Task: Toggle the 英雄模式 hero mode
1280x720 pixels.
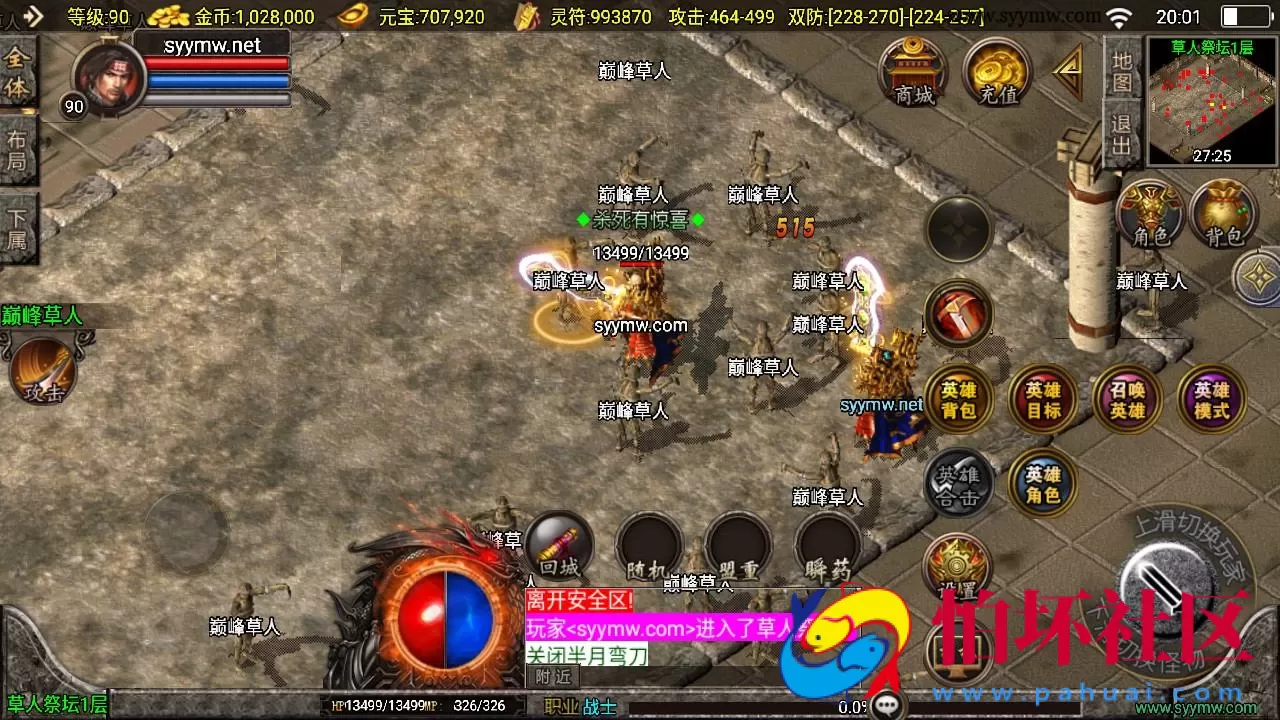Action: click(1211, 397)
